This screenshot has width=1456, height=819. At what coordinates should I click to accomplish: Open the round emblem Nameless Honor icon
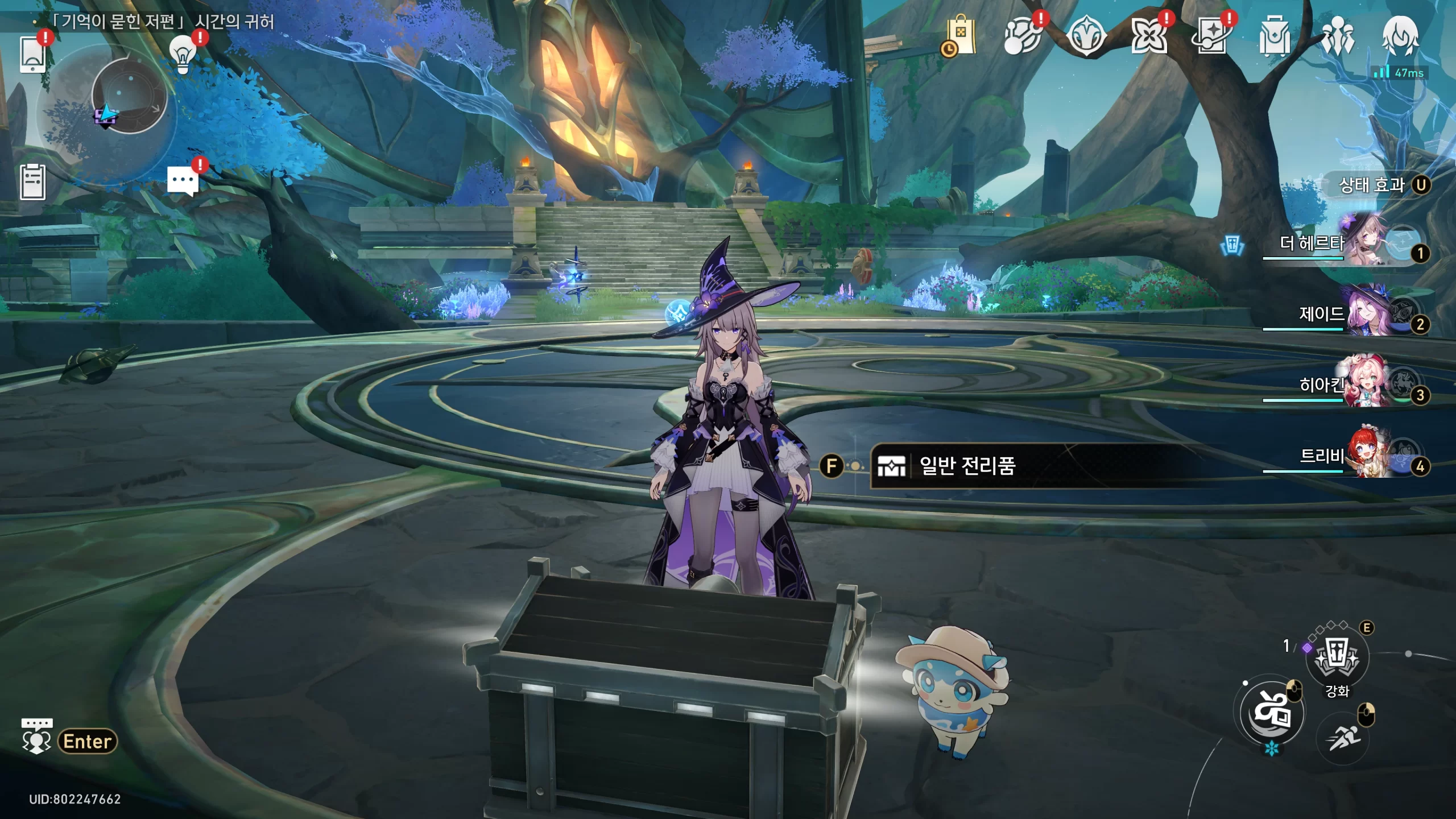click(x=1086, y=36)
